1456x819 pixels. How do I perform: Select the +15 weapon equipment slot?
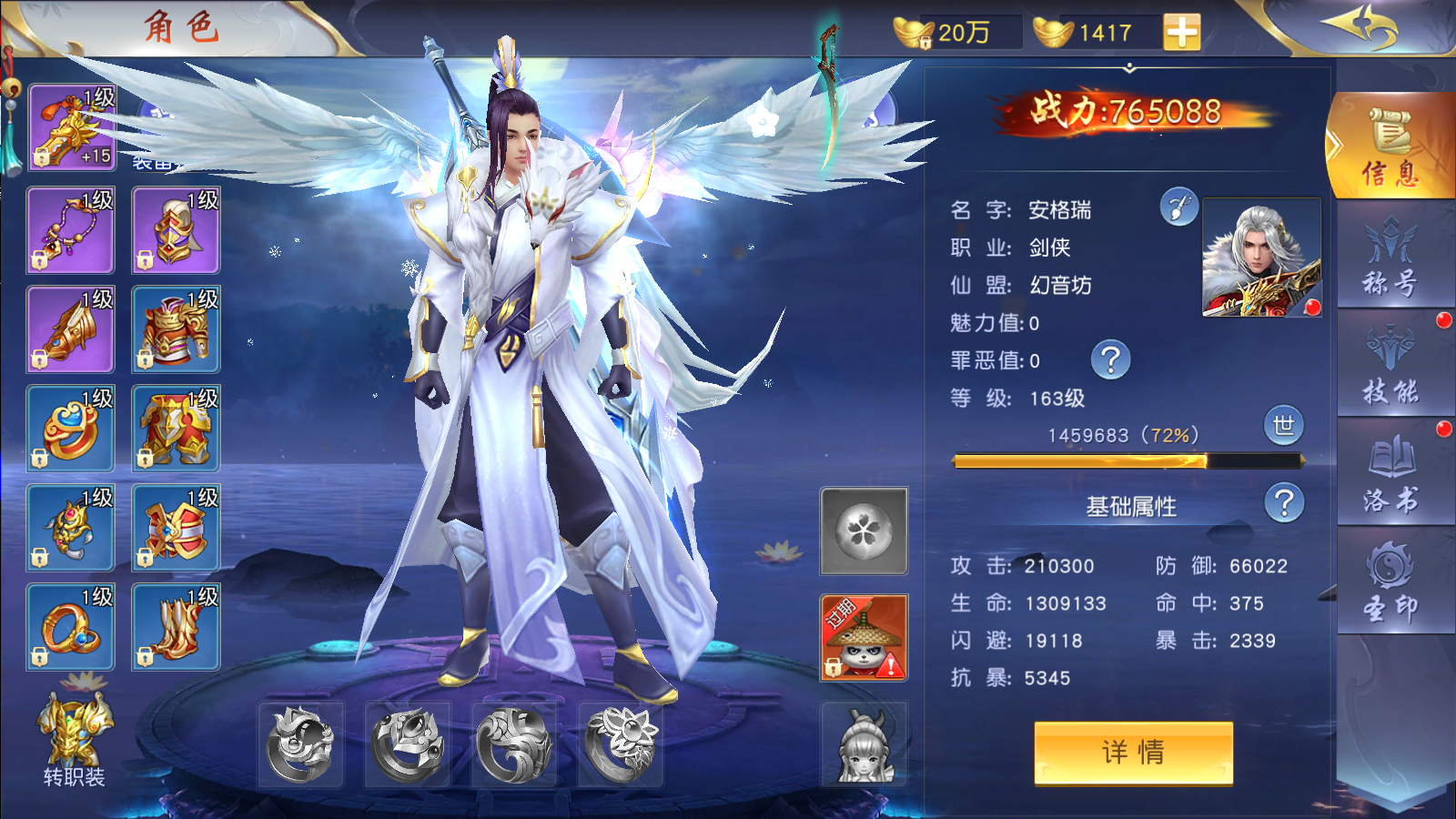click(x=72, y=127)
